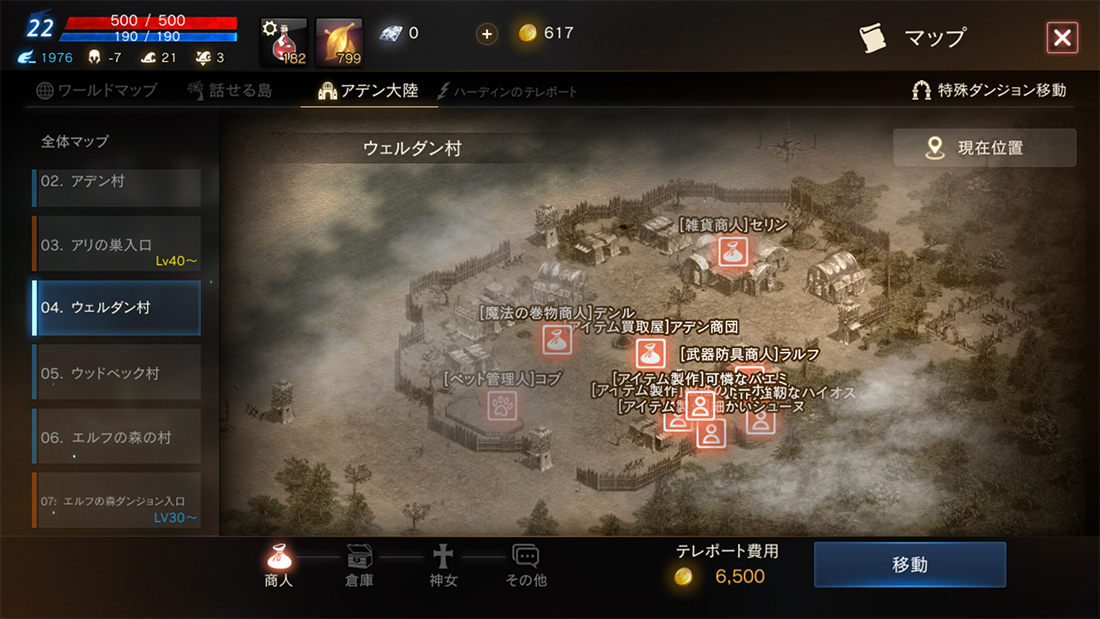Show 倉庫 warehouse markers
1100x619 pixels.
tap(359, 566)
